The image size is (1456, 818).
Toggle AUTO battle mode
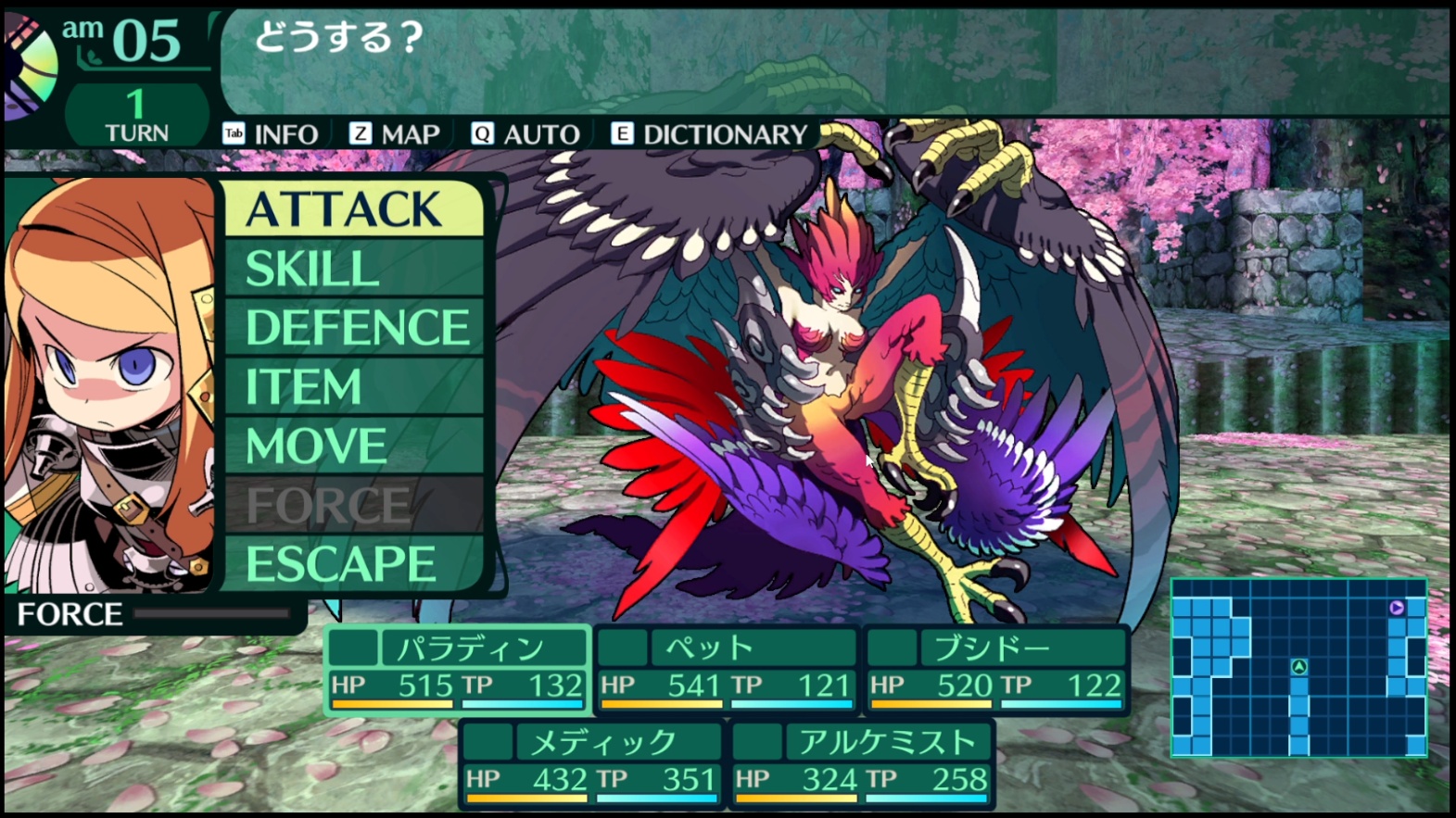pos(525,135)
